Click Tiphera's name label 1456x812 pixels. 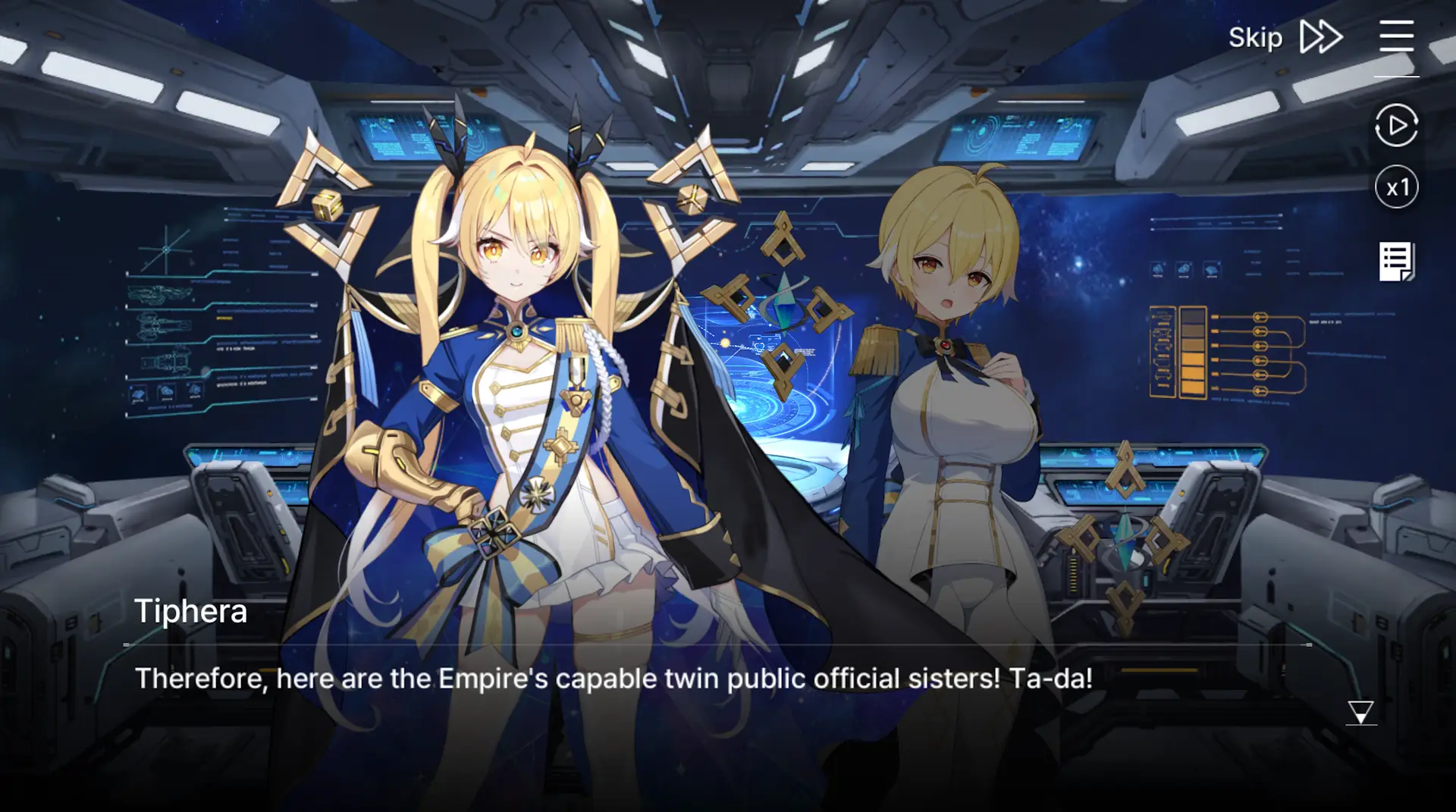[x=191, y=610]
